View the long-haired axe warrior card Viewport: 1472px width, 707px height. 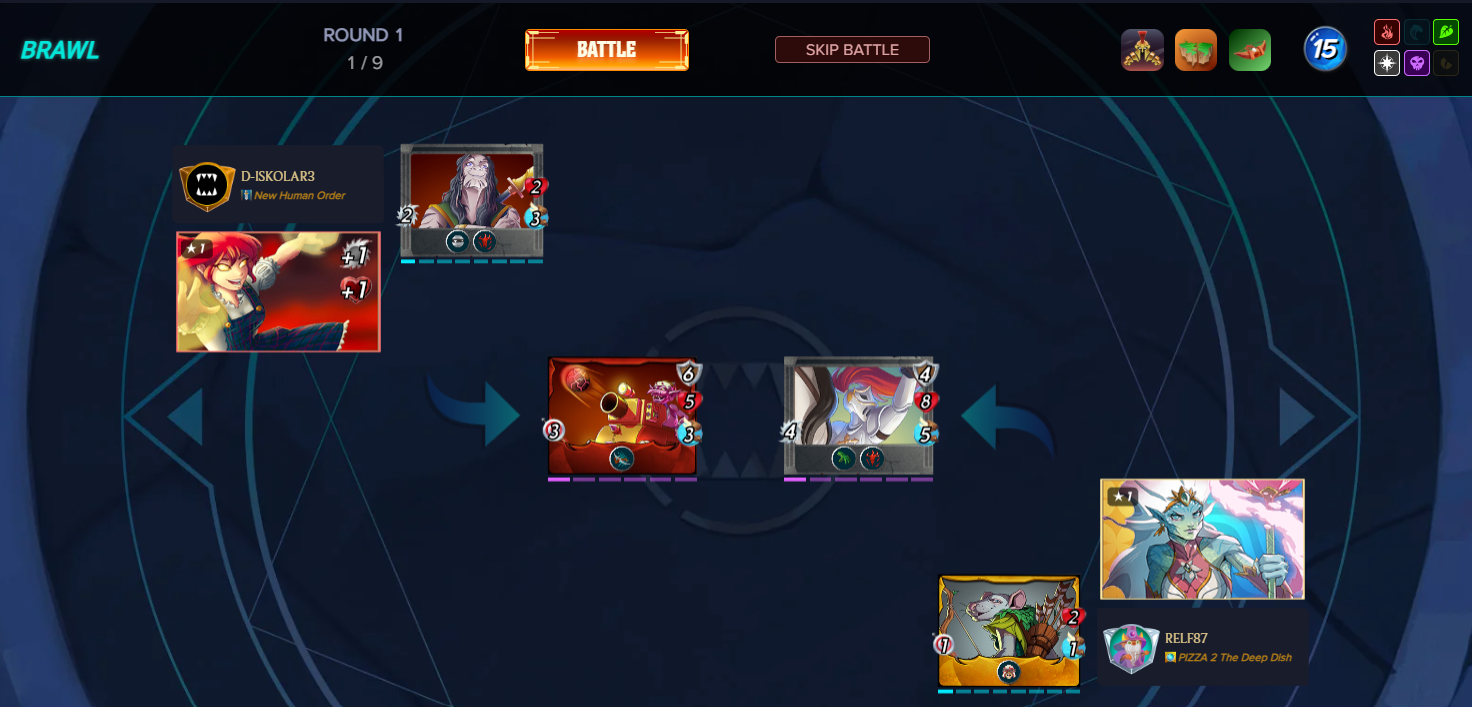(x=472, y=201)
